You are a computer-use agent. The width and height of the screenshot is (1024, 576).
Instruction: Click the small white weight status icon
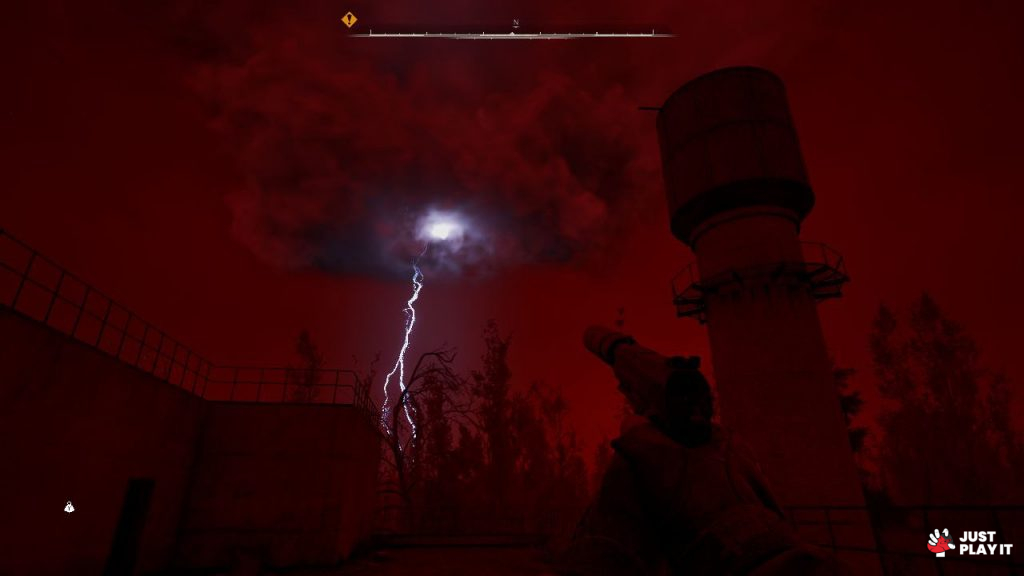click(x=69, y=507)
